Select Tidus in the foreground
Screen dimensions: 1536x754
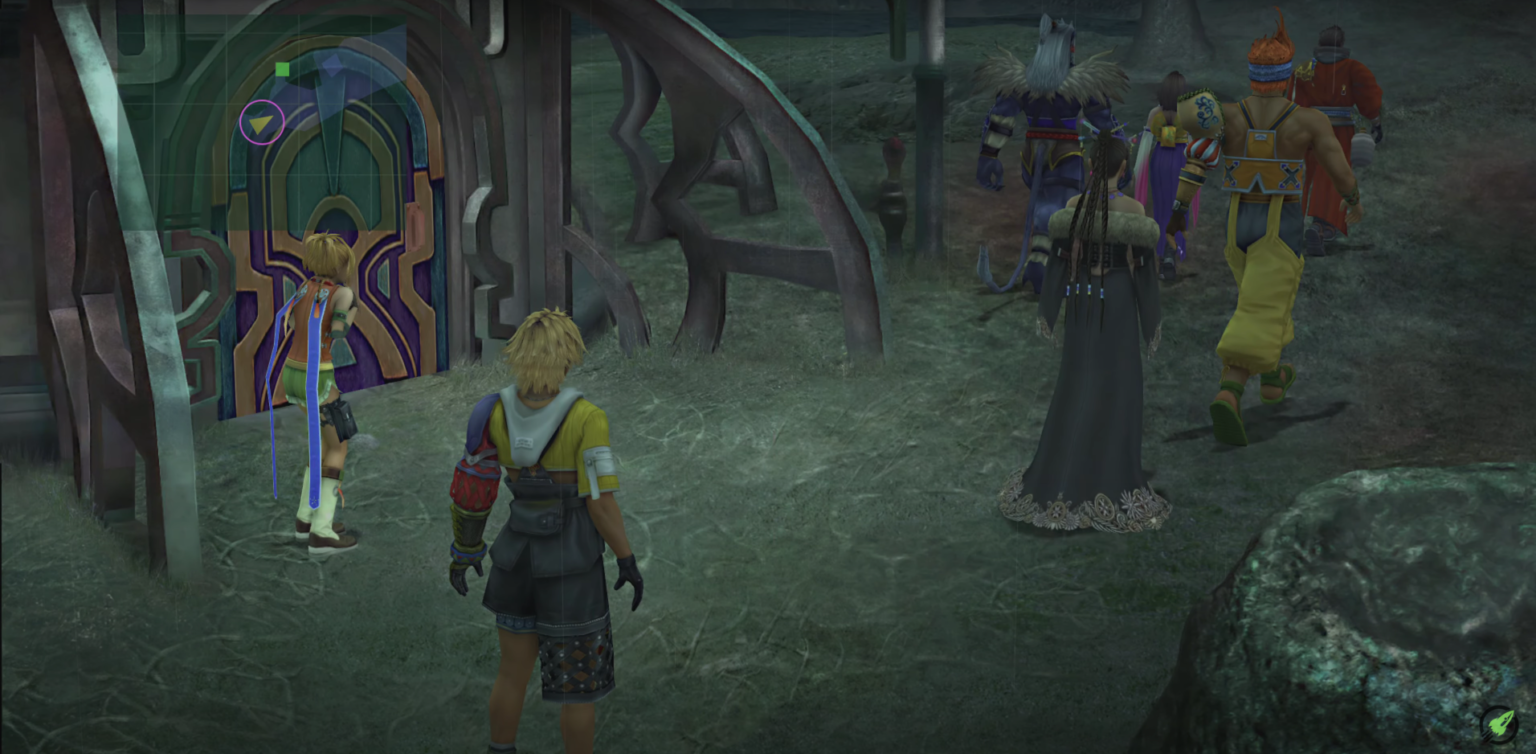tap(545, 500)
